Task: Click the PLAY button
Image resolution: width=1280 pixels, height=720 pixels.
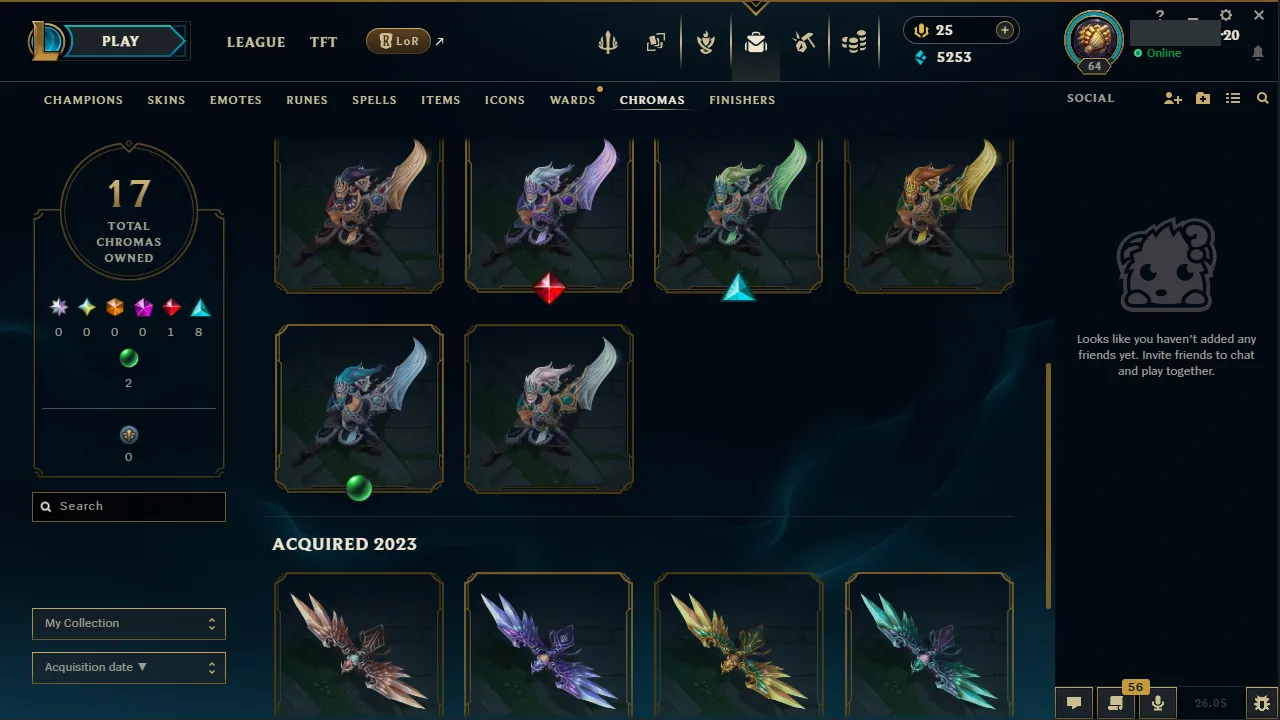Action: point(120,41)
